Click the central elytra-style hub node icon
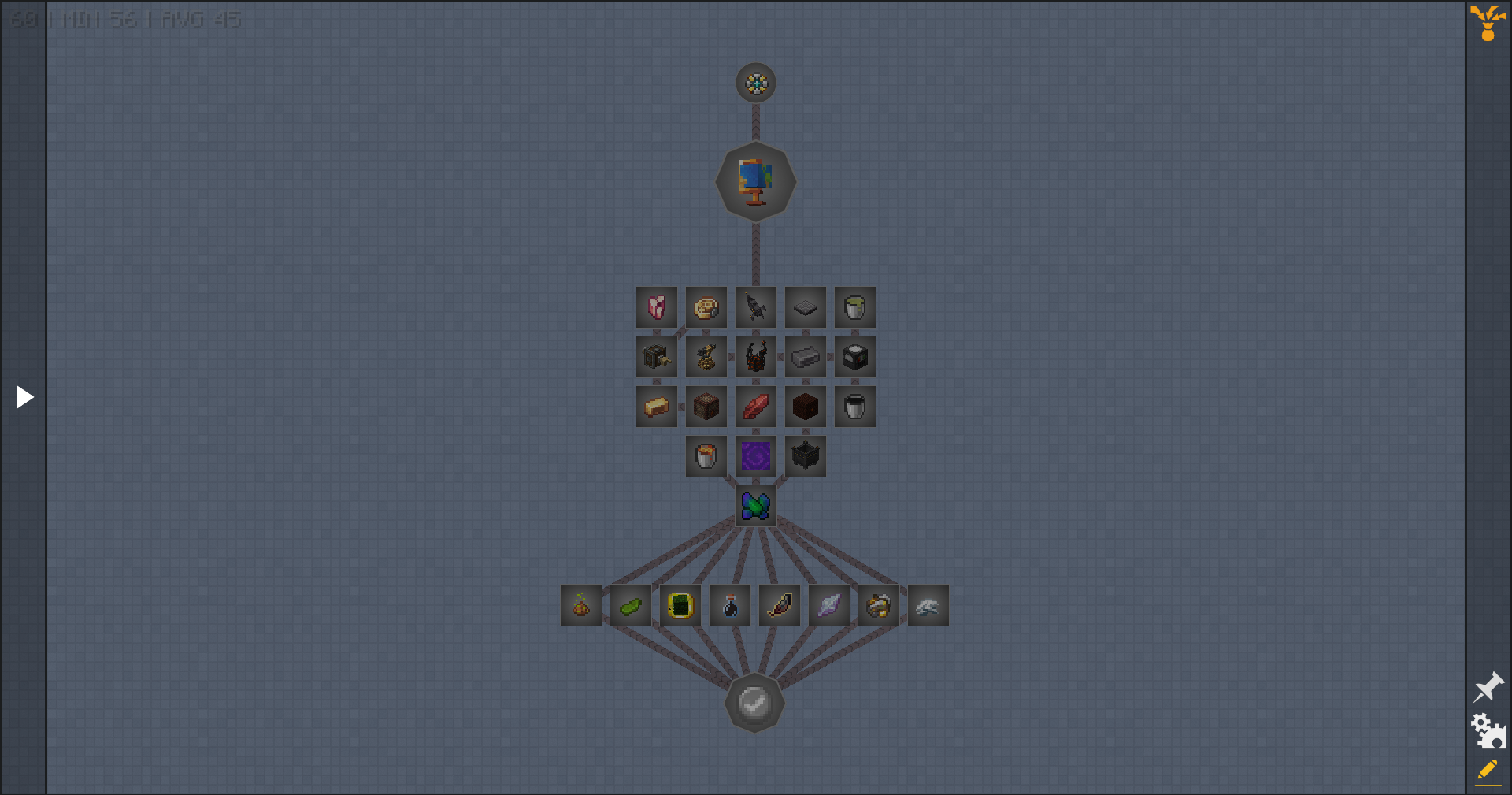1512x795 pixels. (x=755, y=506)
